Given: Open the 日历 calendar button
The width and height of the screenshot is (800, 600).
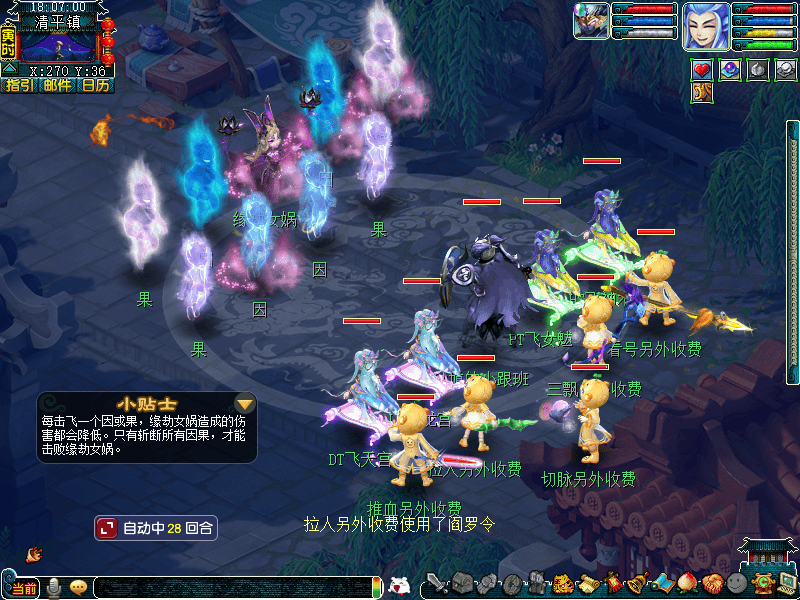Looking at the screenshot, I should point(96,86).
